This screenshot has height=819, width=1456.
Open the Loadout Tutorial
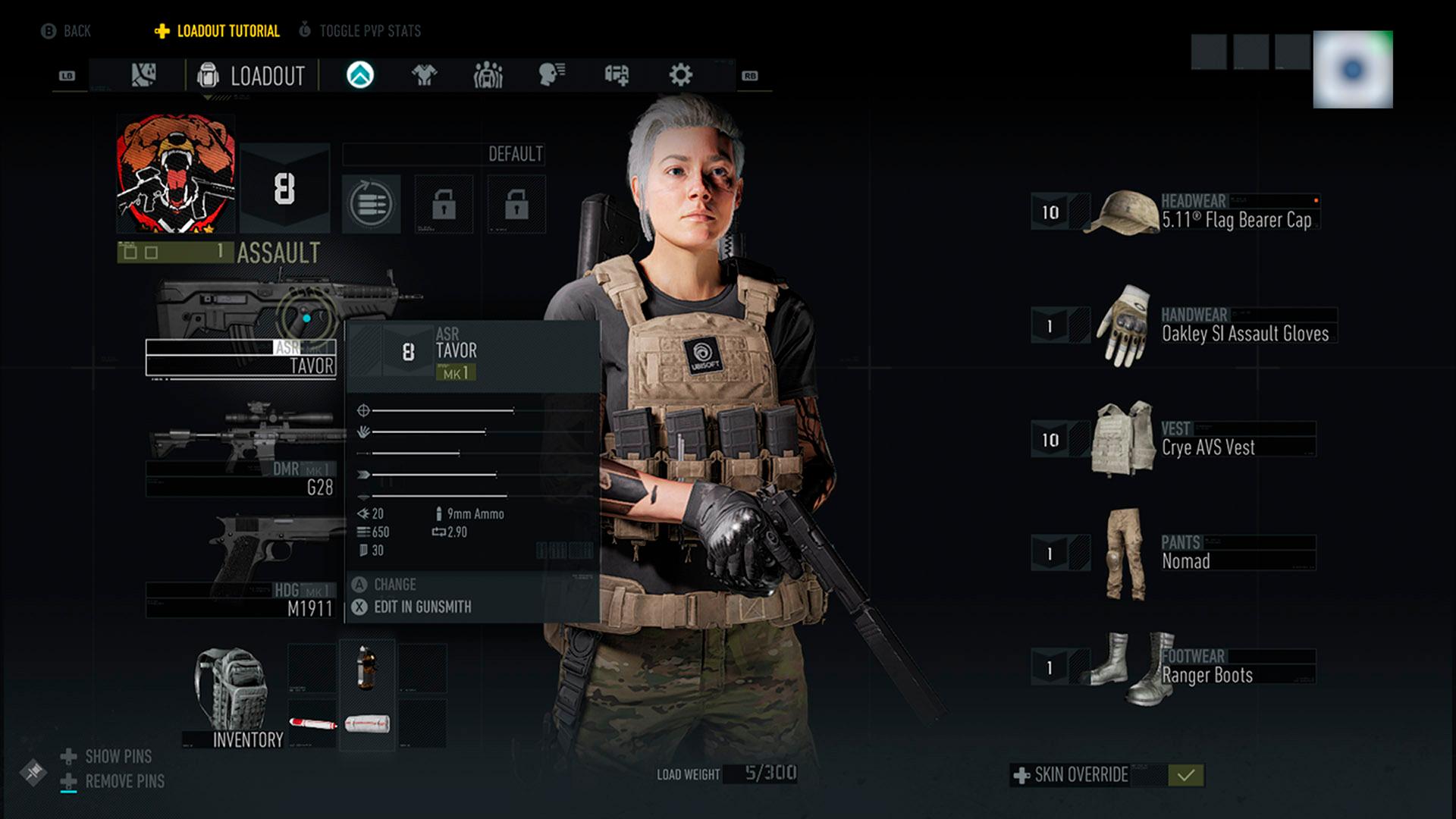click(x=218, y=31)
